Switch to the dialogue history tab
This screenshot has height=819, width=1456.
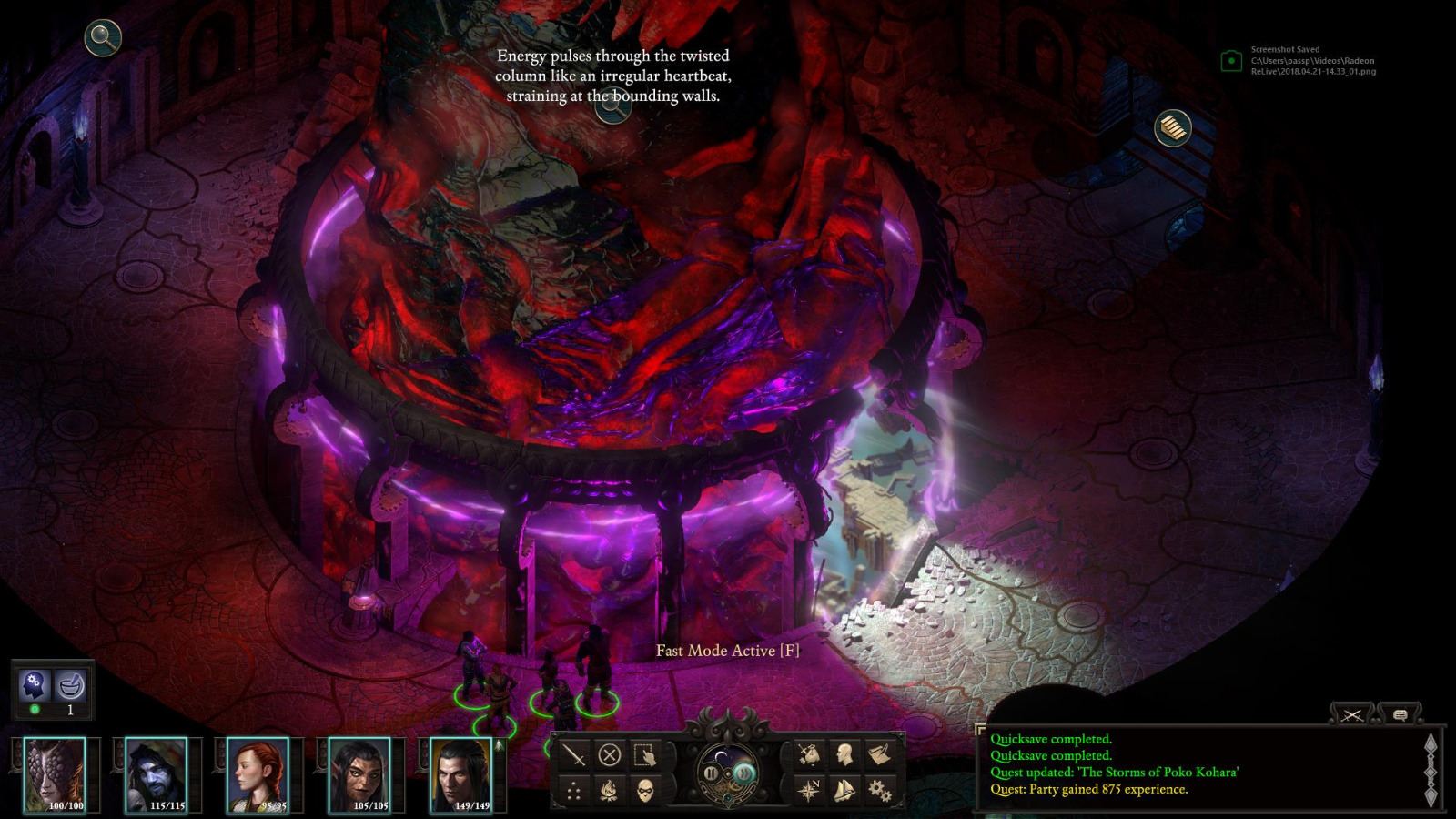click(x=1400, y=715)
